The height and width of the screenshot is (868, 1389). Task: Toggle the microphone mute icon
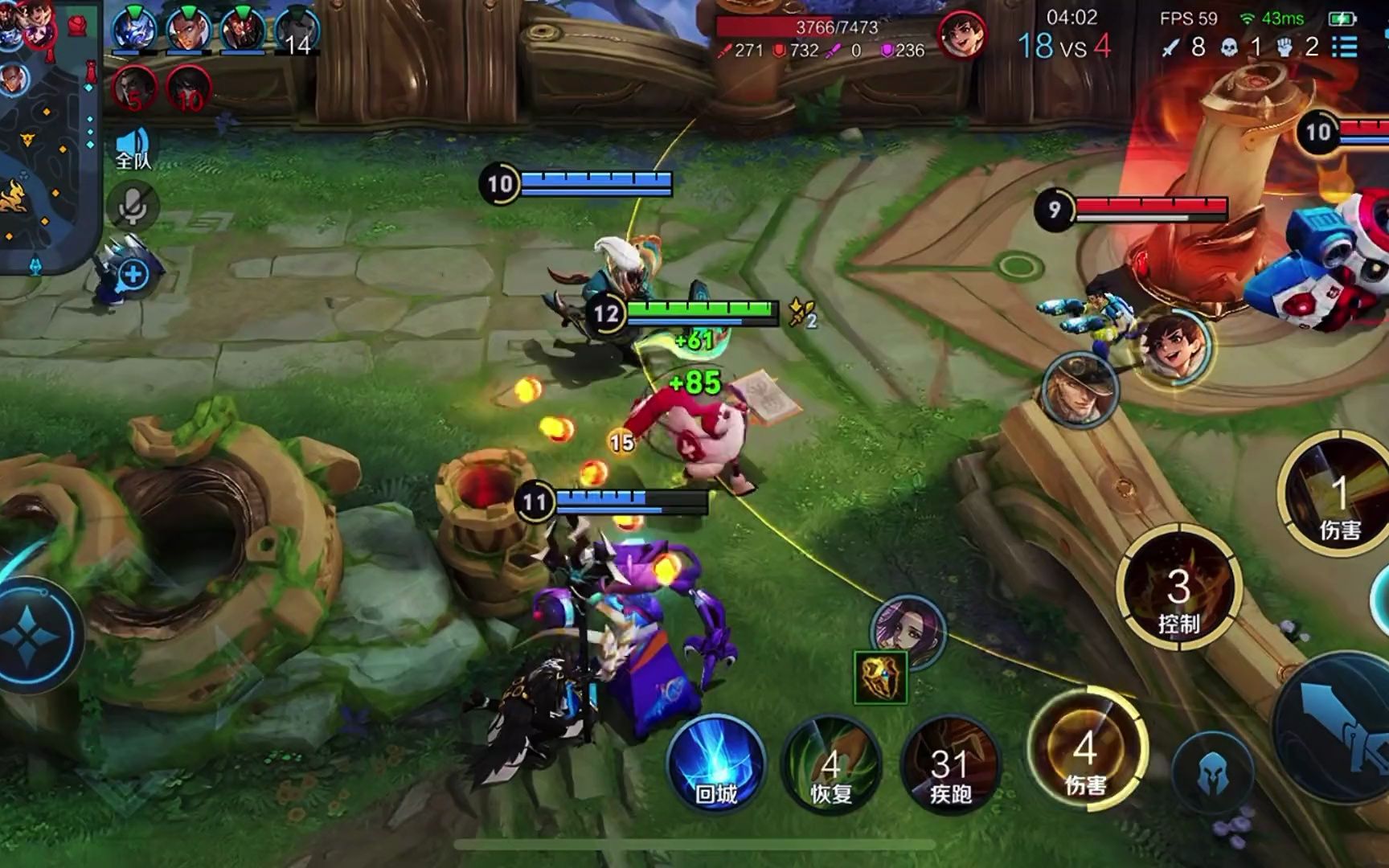(133, 207)
